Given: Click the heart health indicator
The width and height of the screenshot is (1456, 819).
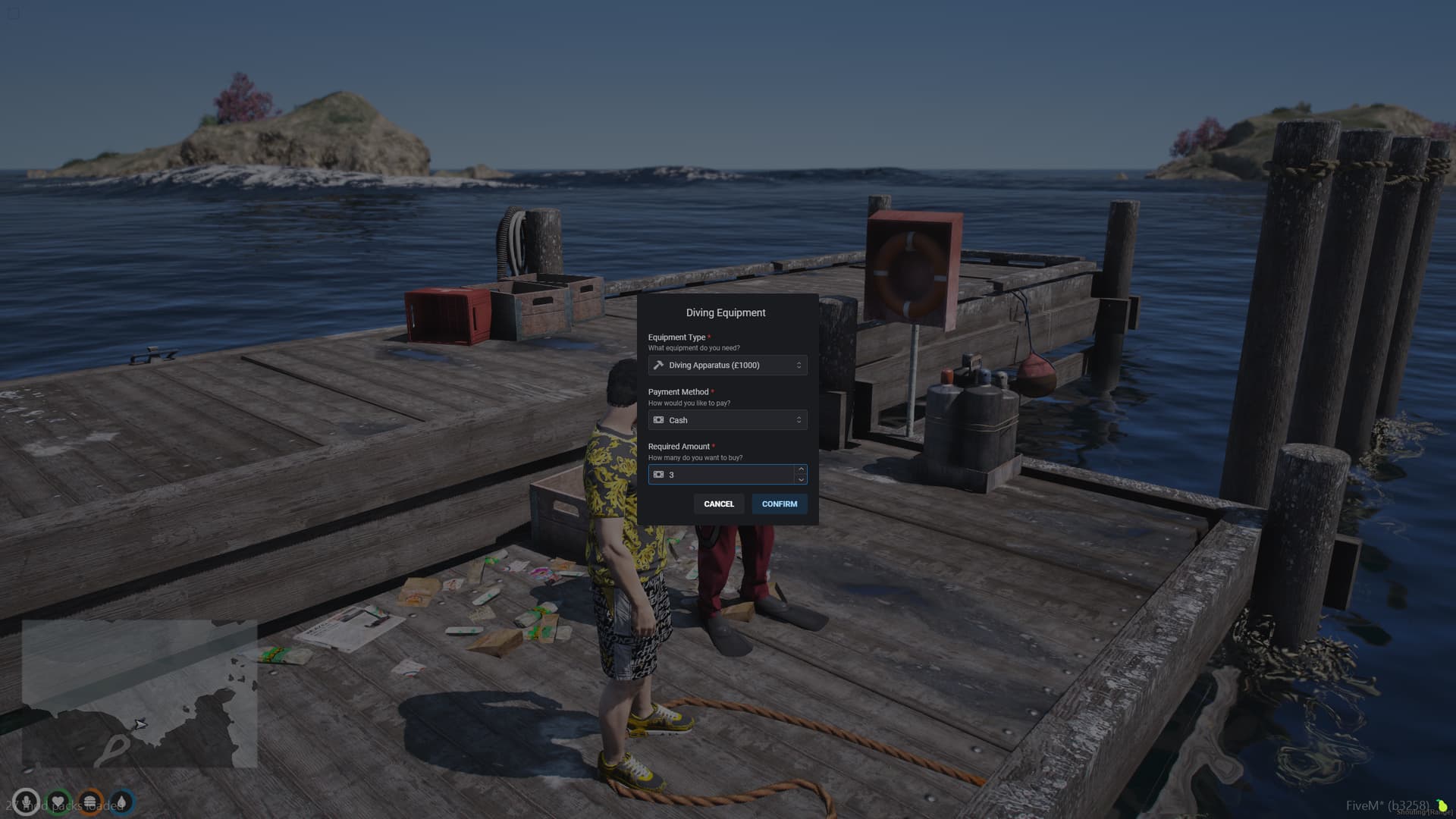Looking at the screenshot, I should pyautogui.click(x=58, y=801).
